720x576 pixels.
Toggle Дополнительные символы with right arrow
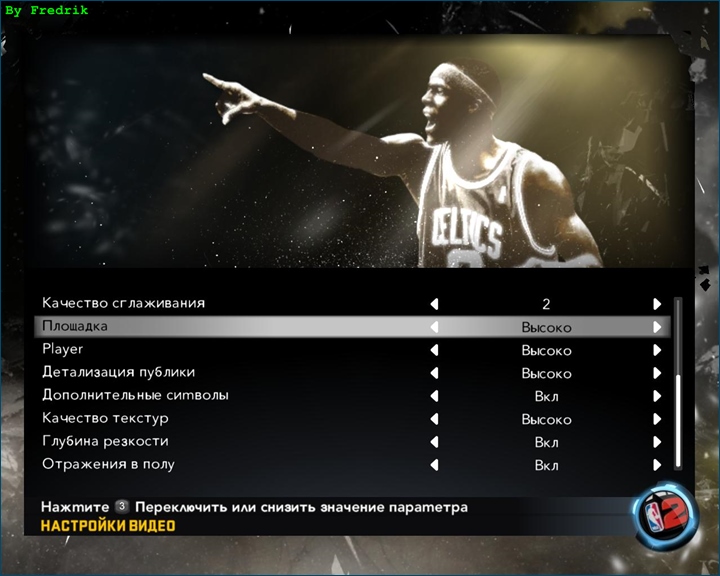click(657, 397)
